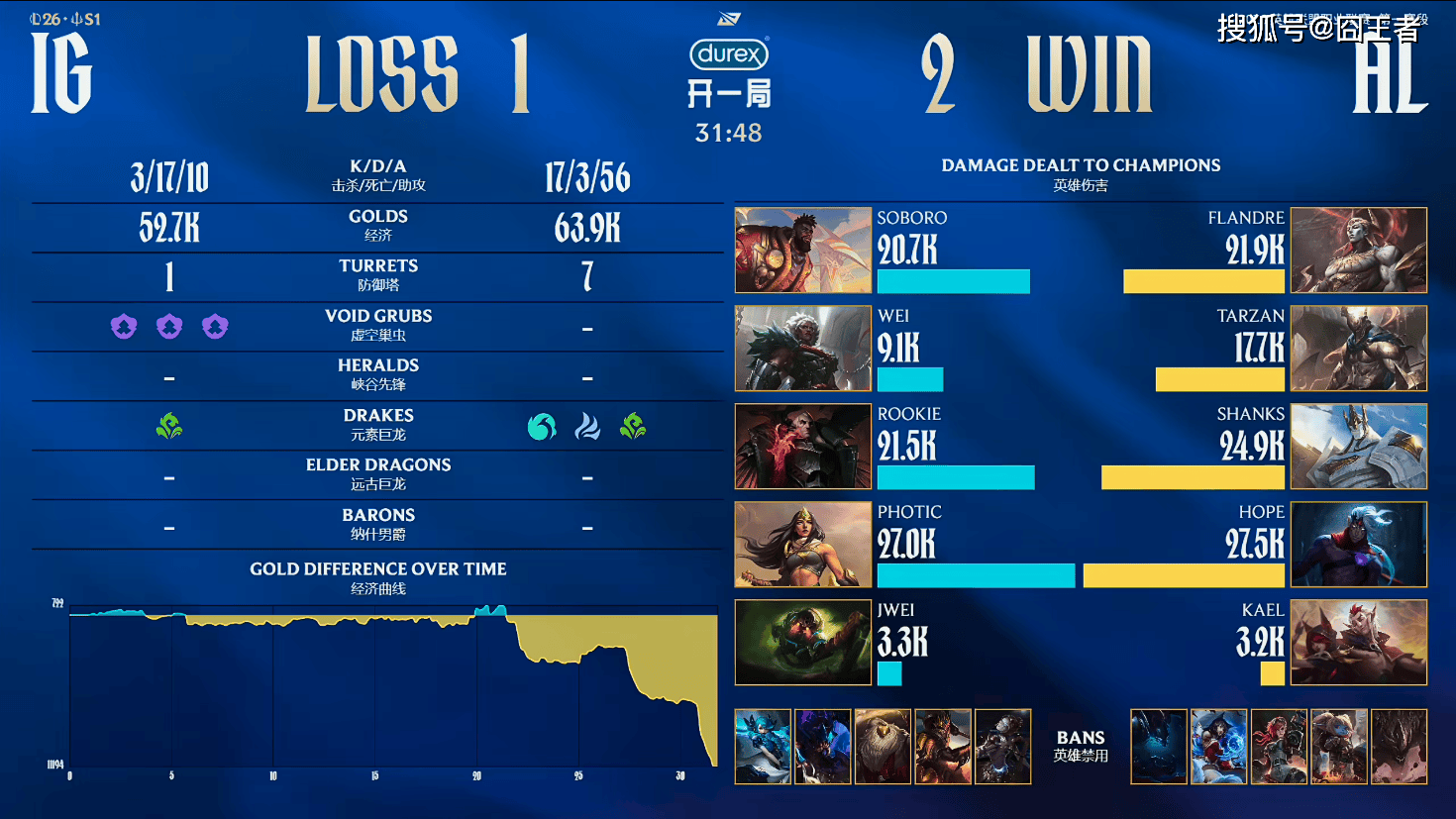Open the Sohu account watermark

pyautogui.click(x=1318, y=28)
